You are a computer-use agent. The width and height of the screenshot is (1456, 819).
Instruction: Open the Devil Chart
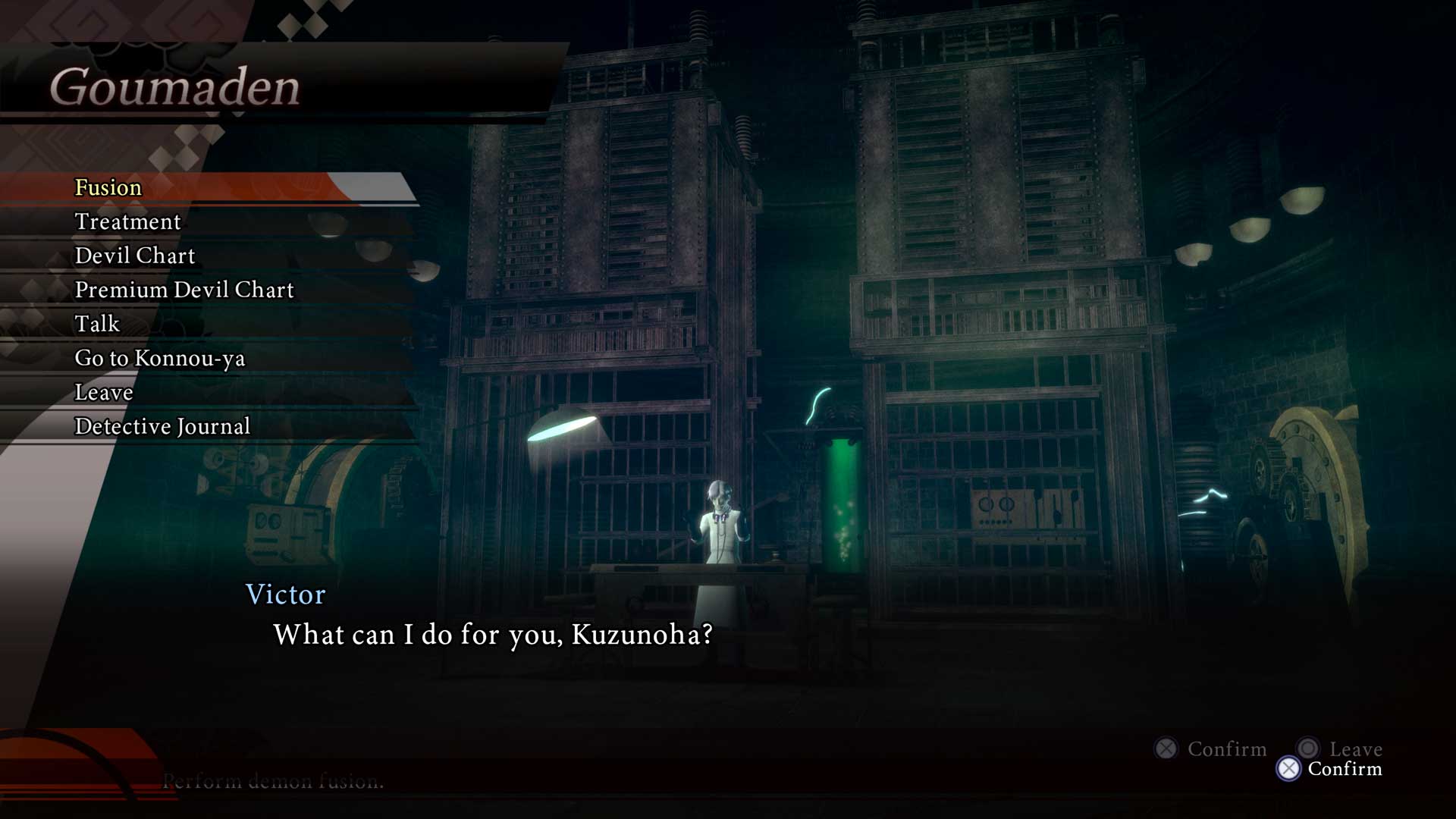pos(134,256)
